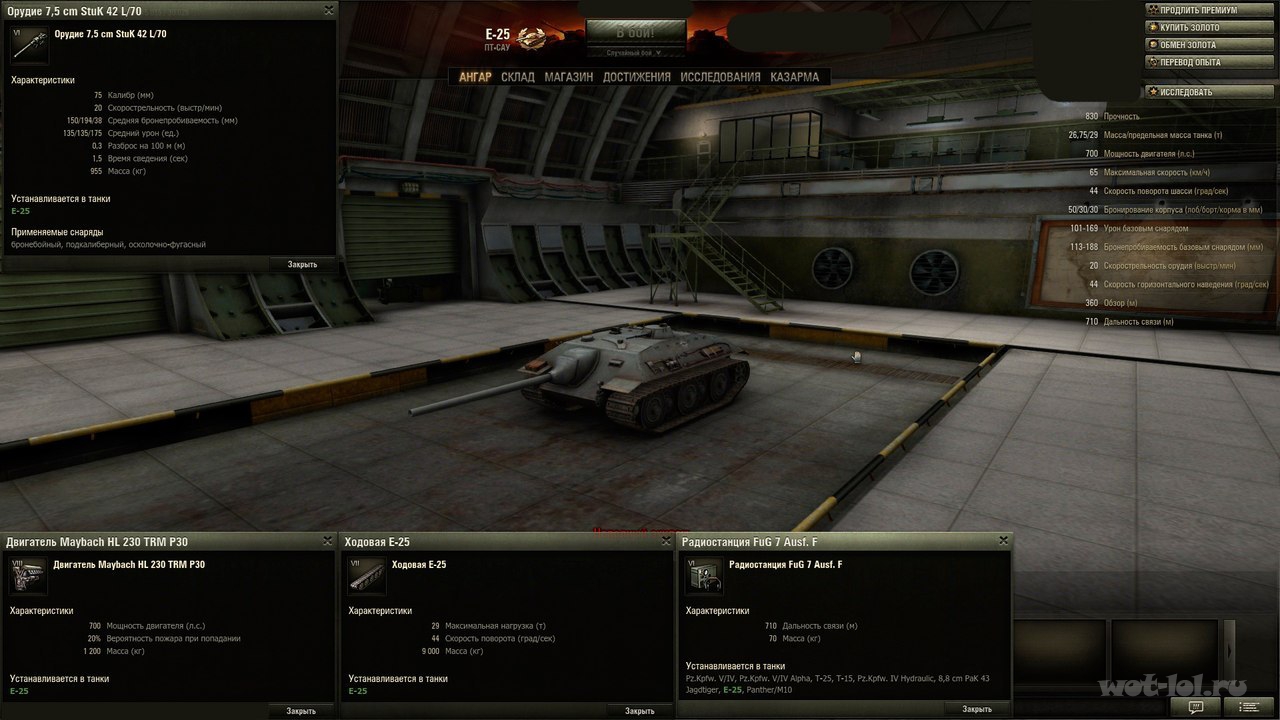This screenshot has width=1280, height=720.
Task: Go to the ДОСТИЖЕНИЯ tab
Action: click(636, 77)
